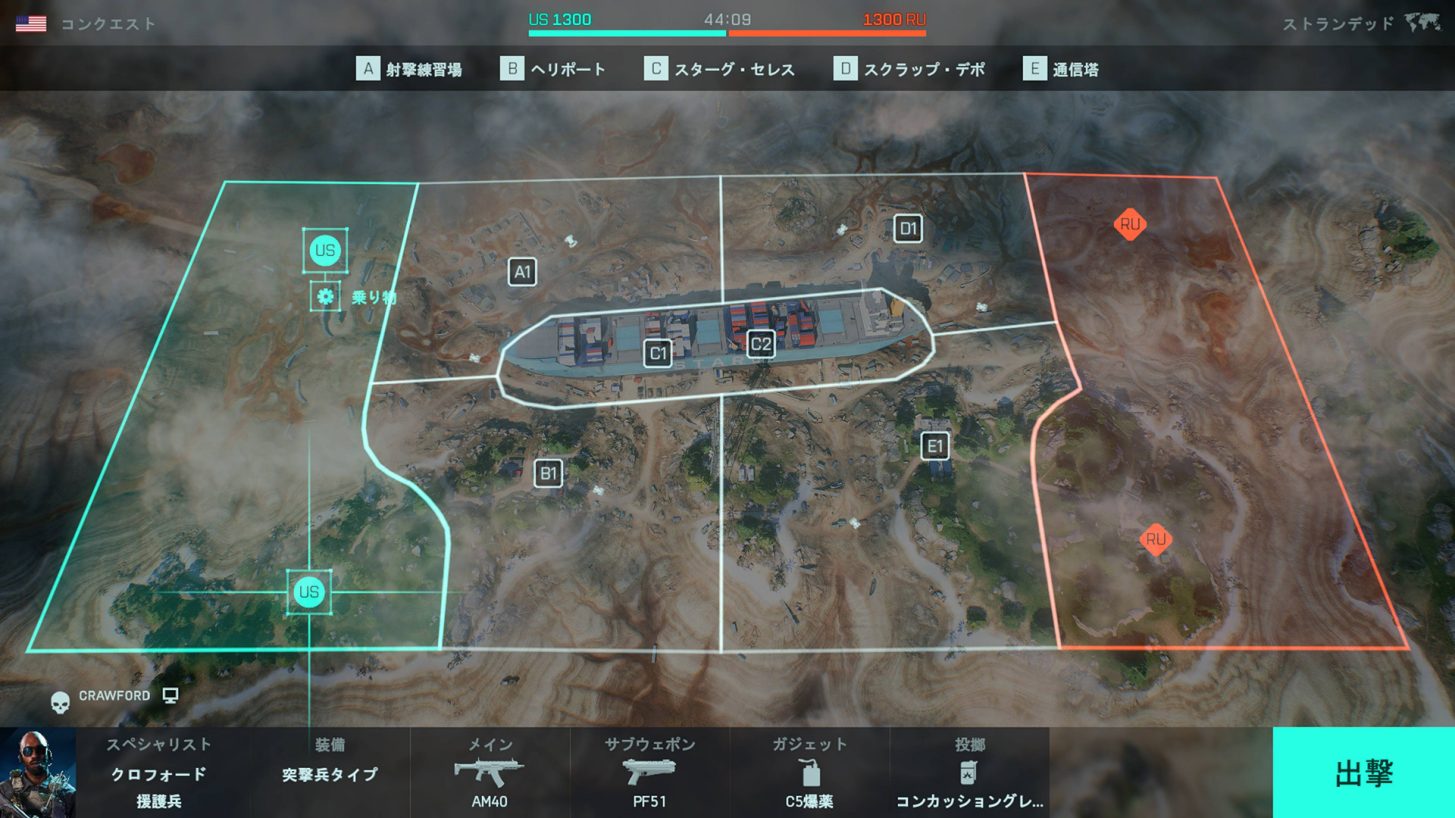This screenshot has height=818, width=1455.
Task: Select the A1 capture point marker
Action: click(x=522, y=272)
